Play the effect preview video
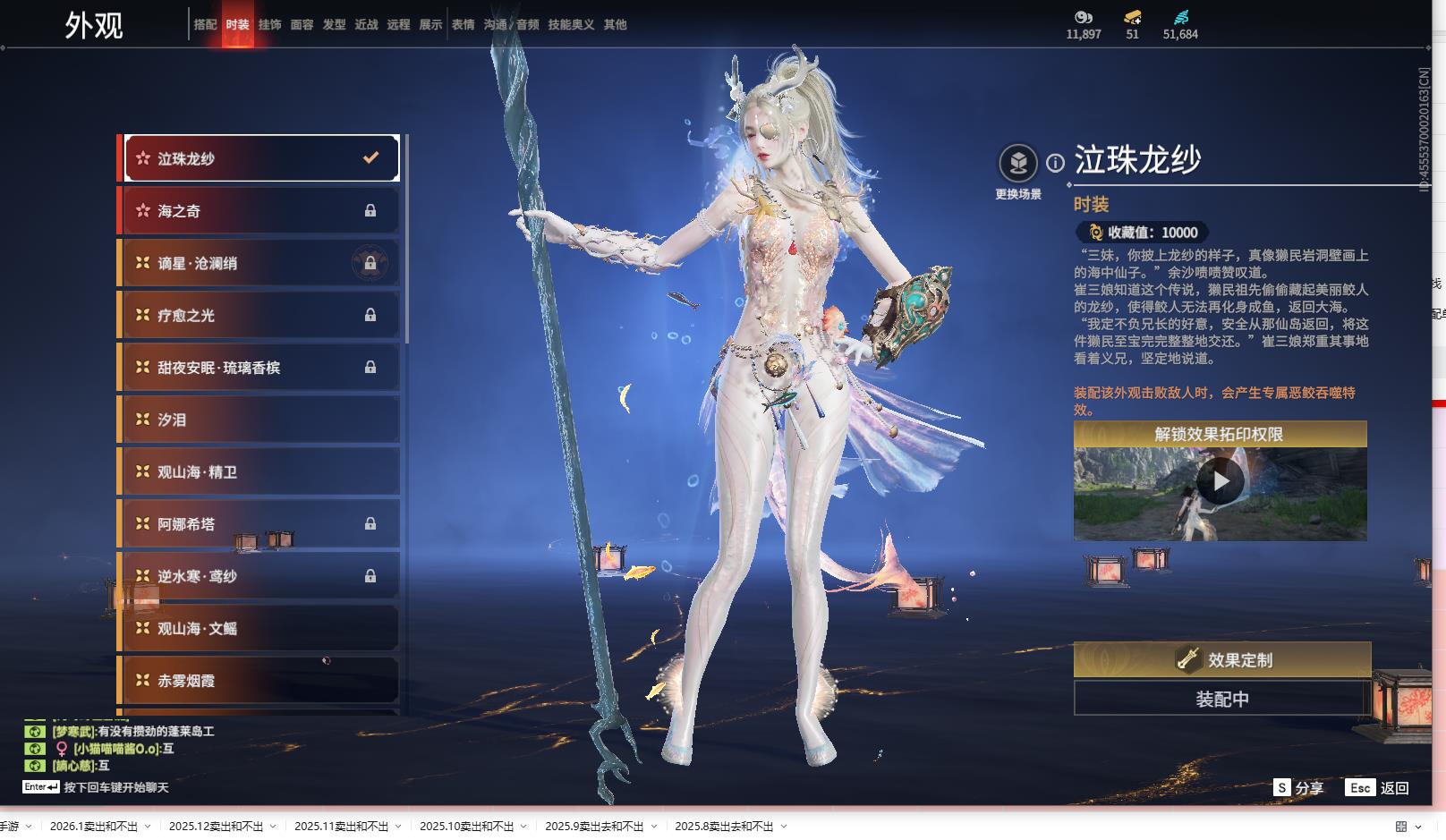Viewport: 1446px width, 840px height. pyautogui.click(x=1220, y=482)
